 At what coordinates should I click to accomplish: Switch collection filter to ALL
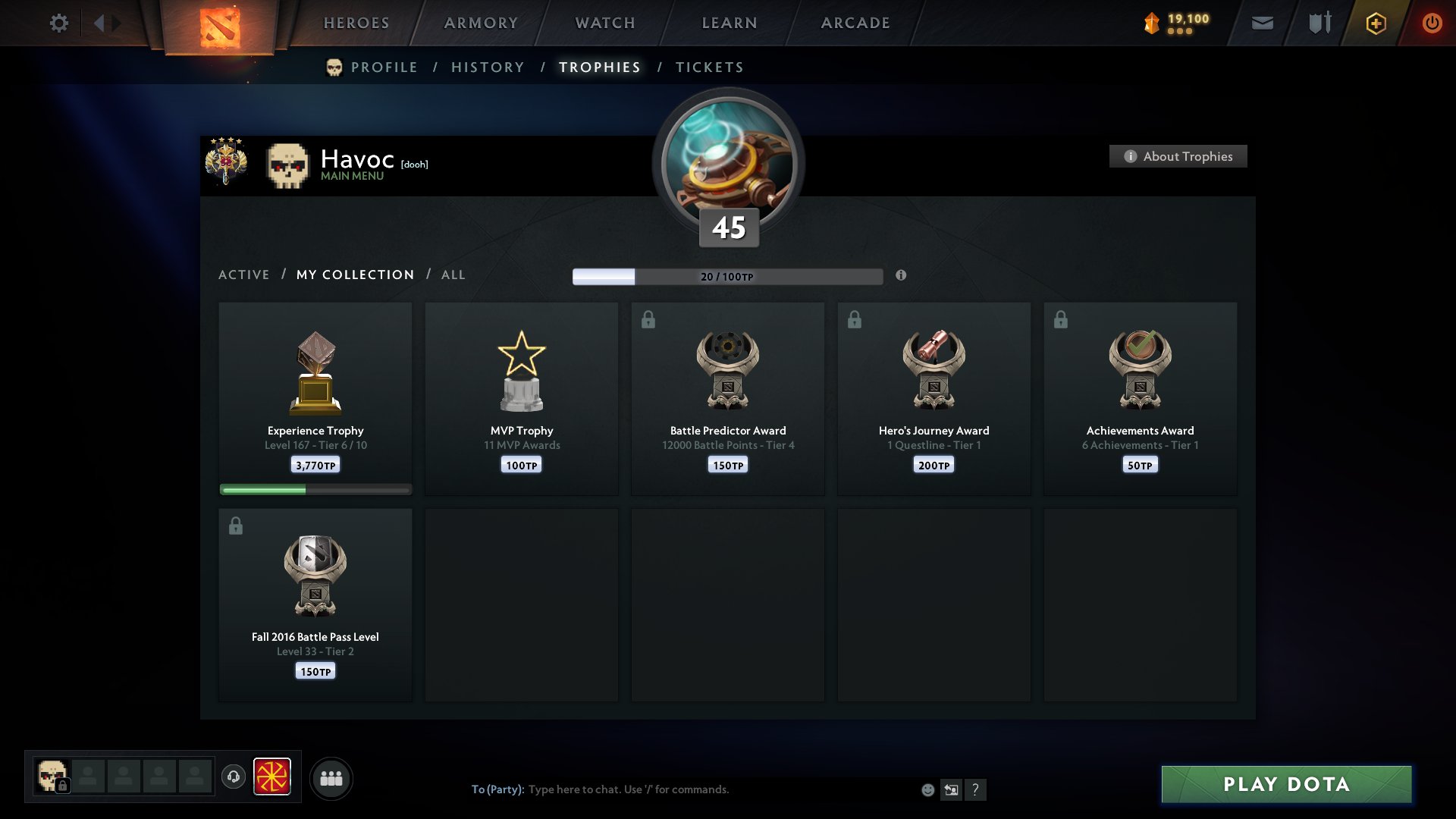click(x=453, y=275)
